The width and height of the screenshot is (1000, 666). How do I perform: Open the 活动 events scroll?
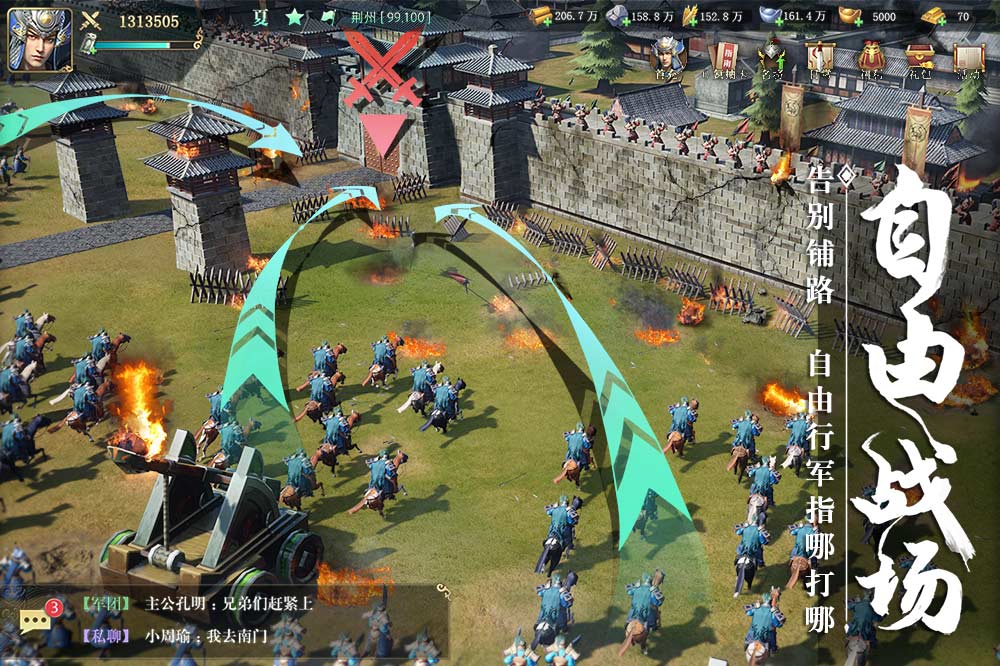click(968, 57)
